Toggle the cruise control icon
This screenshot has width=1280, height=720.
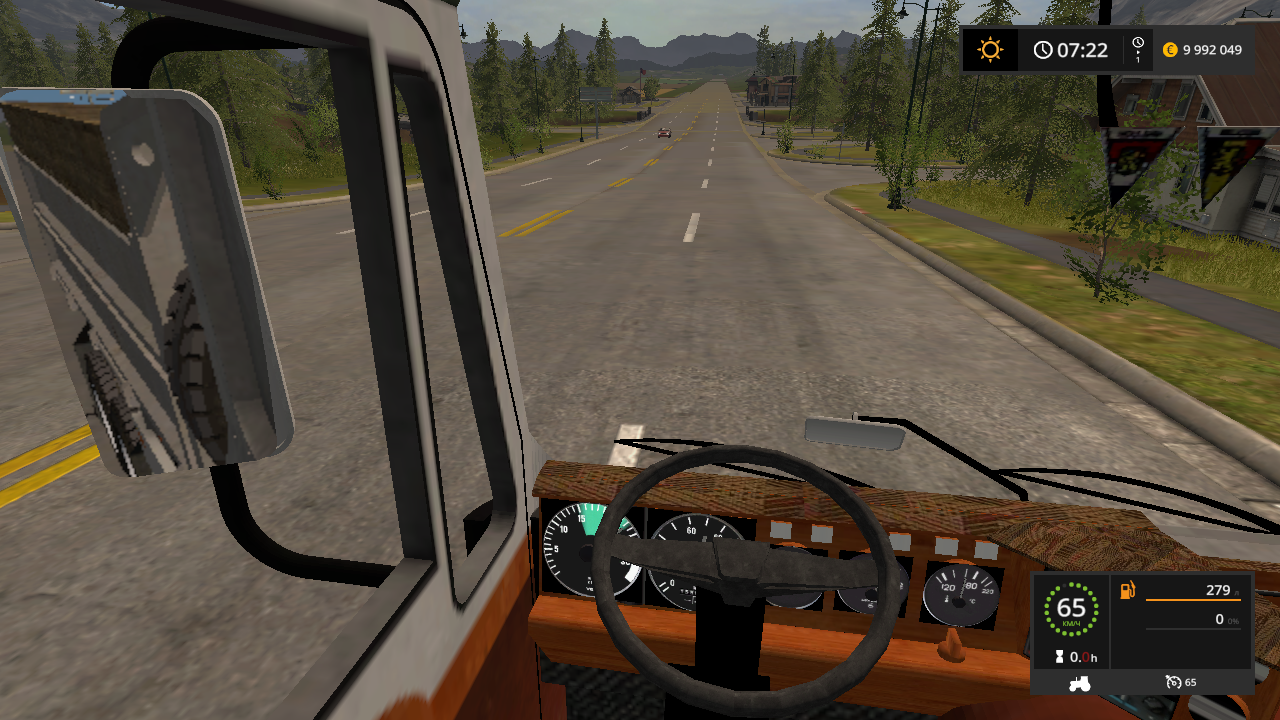(x=1173, y=683)
